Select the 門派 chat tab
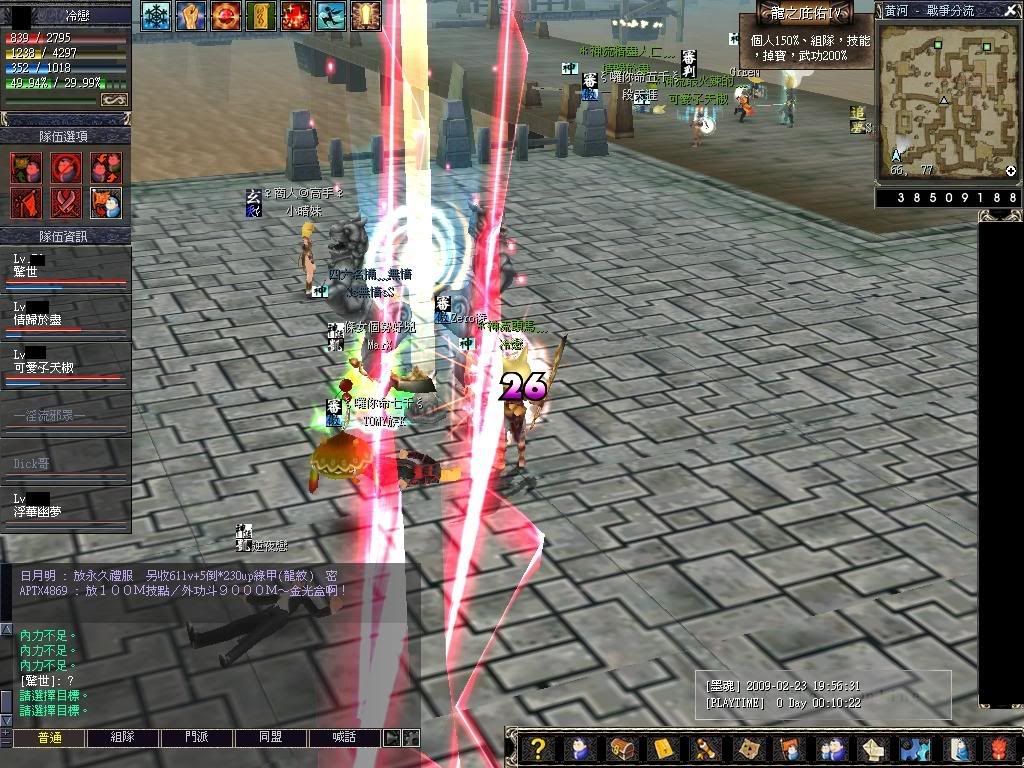The width and height of the screenshot is (1024, 768). (x=197, y=738)
